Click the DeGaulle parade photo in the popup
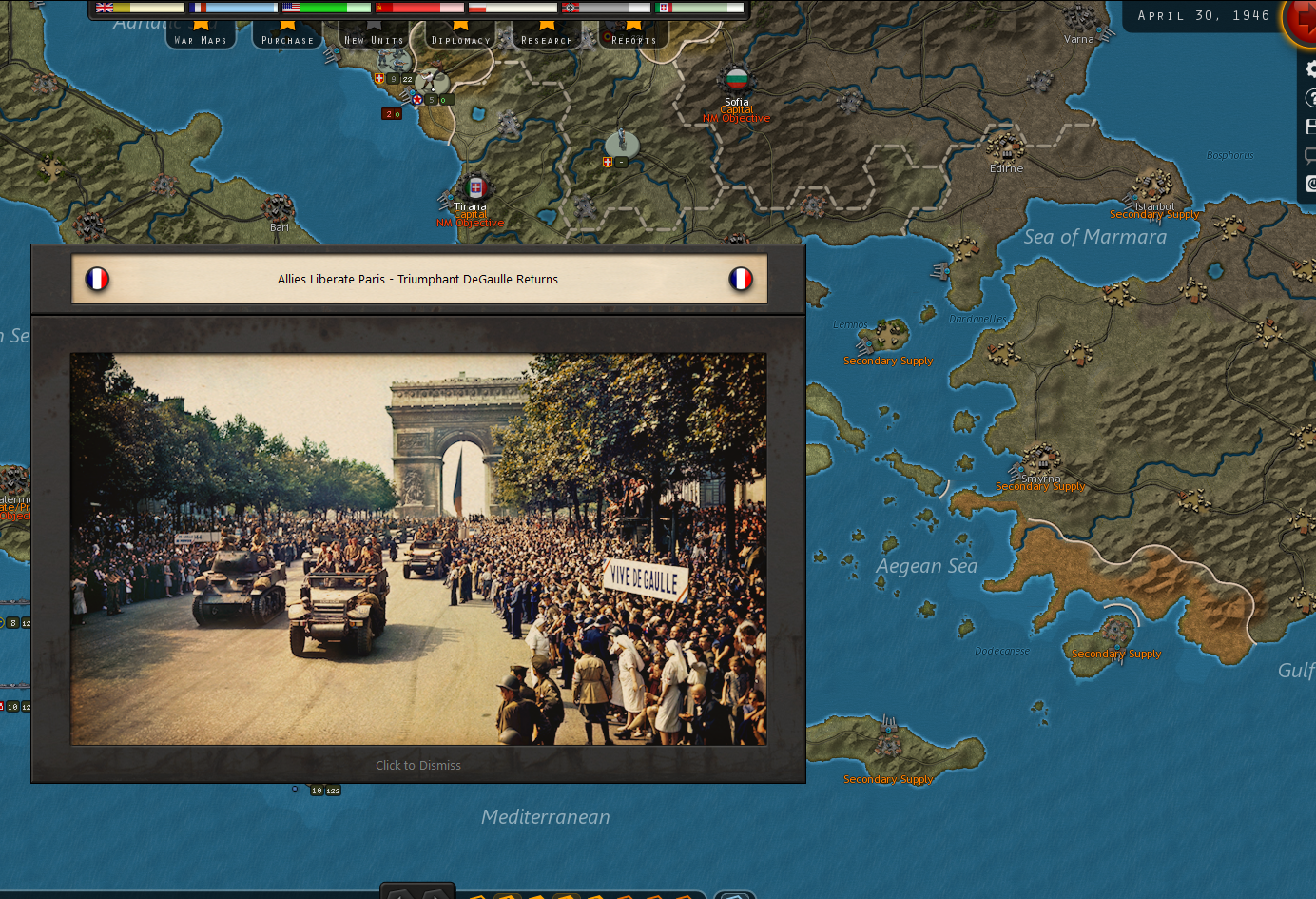Image resolution: width=1316 pixels, height=899 pixels. [x=418, y=548]
